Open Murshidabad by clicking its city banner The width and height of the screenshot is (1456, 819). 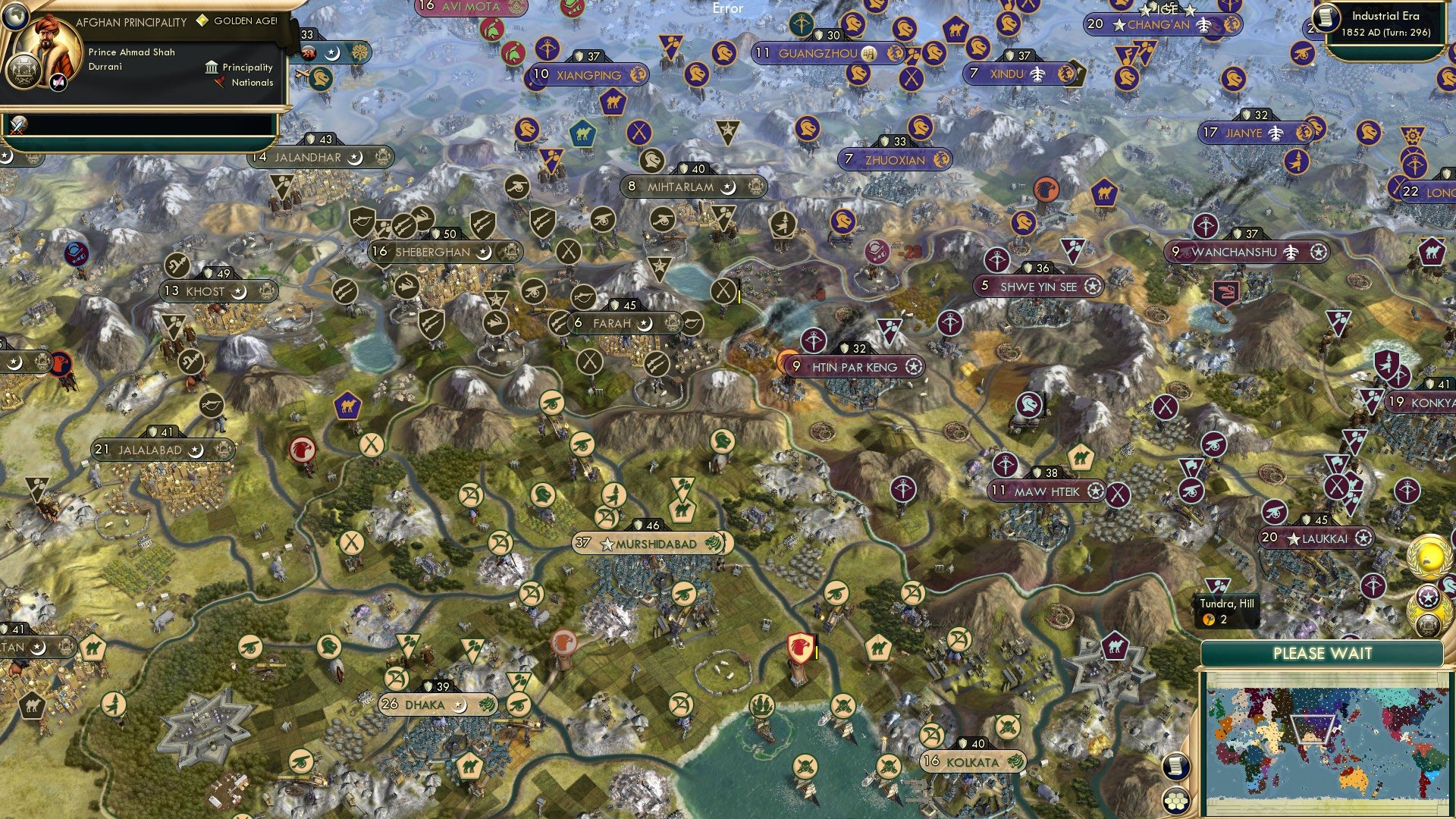pos(650,543)
